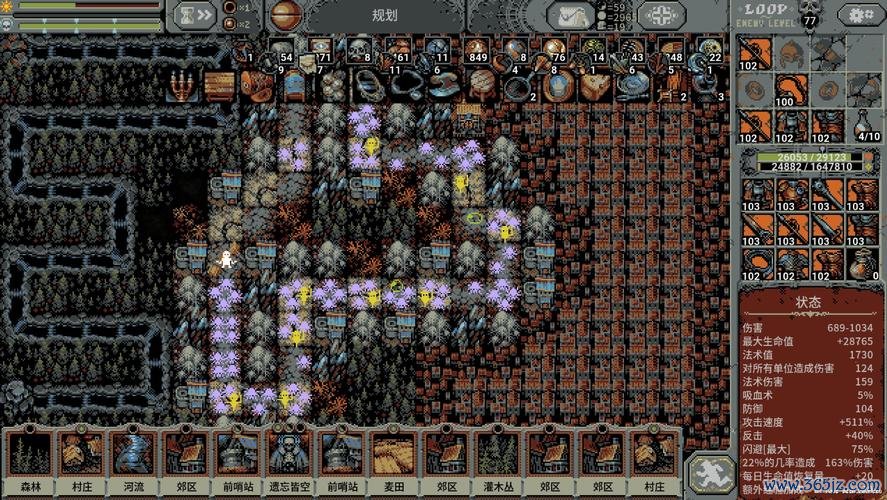This screenshot has height=500, width=887.
Task: Pick the 遗忘皆空 (Oblivion) card
Action: pos(290,458)
